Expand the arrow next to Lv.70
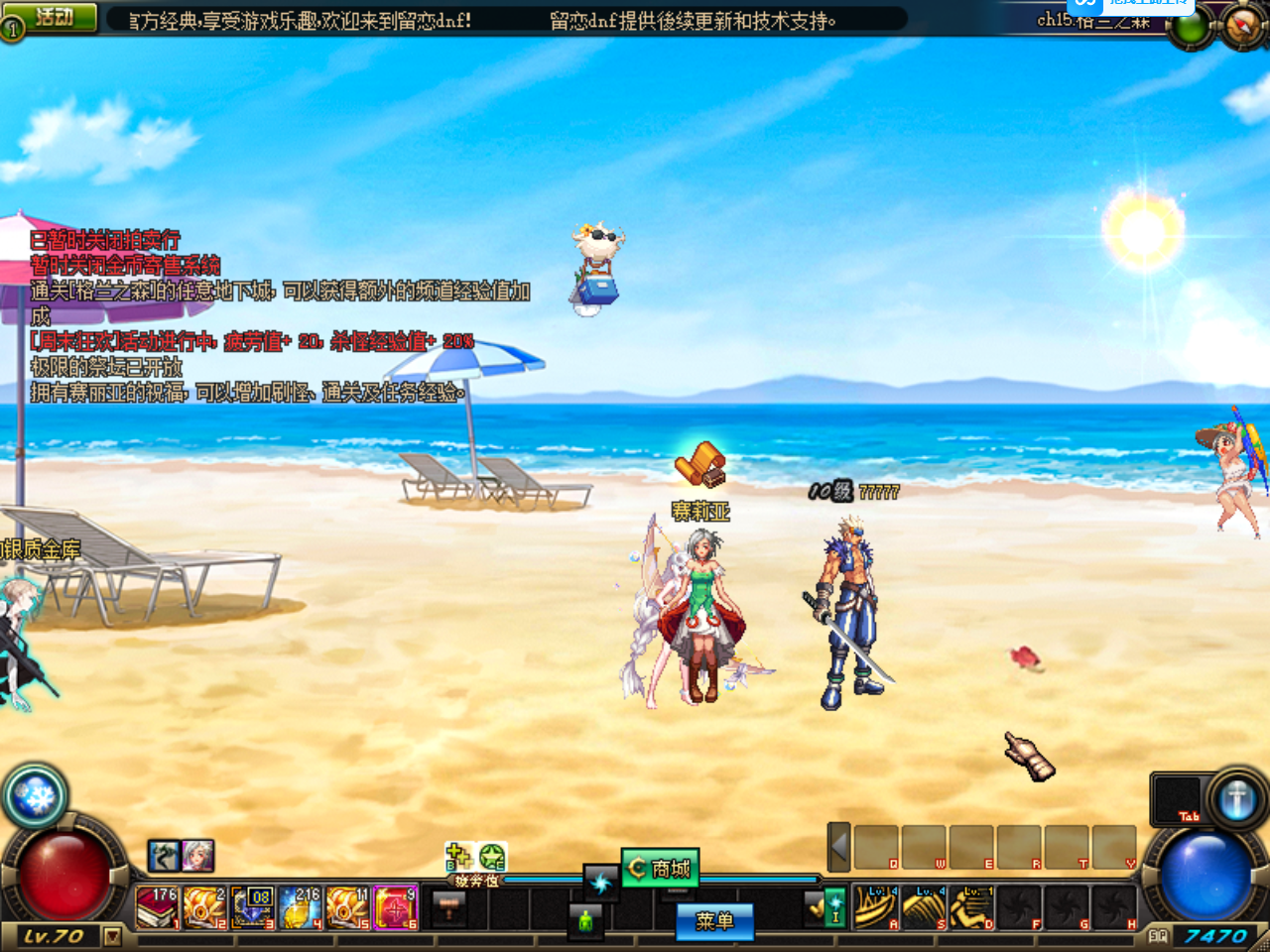This screenshot has height=952, width=1270. 112,937
